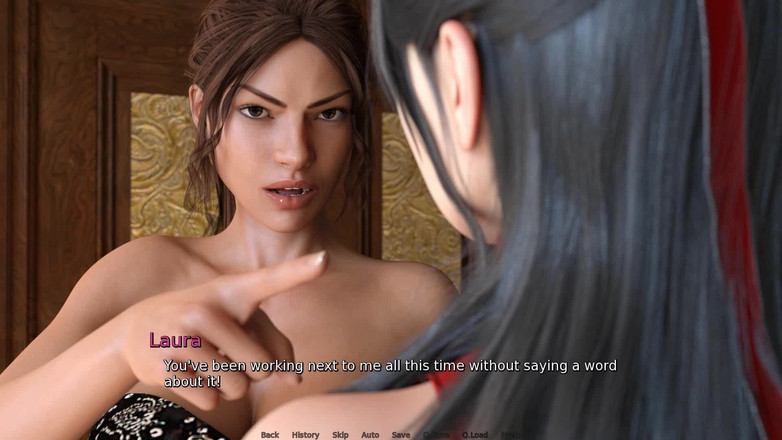Activate Skip in the quick menu
This screenshot has height=440, width=782.
pos(340,435)
